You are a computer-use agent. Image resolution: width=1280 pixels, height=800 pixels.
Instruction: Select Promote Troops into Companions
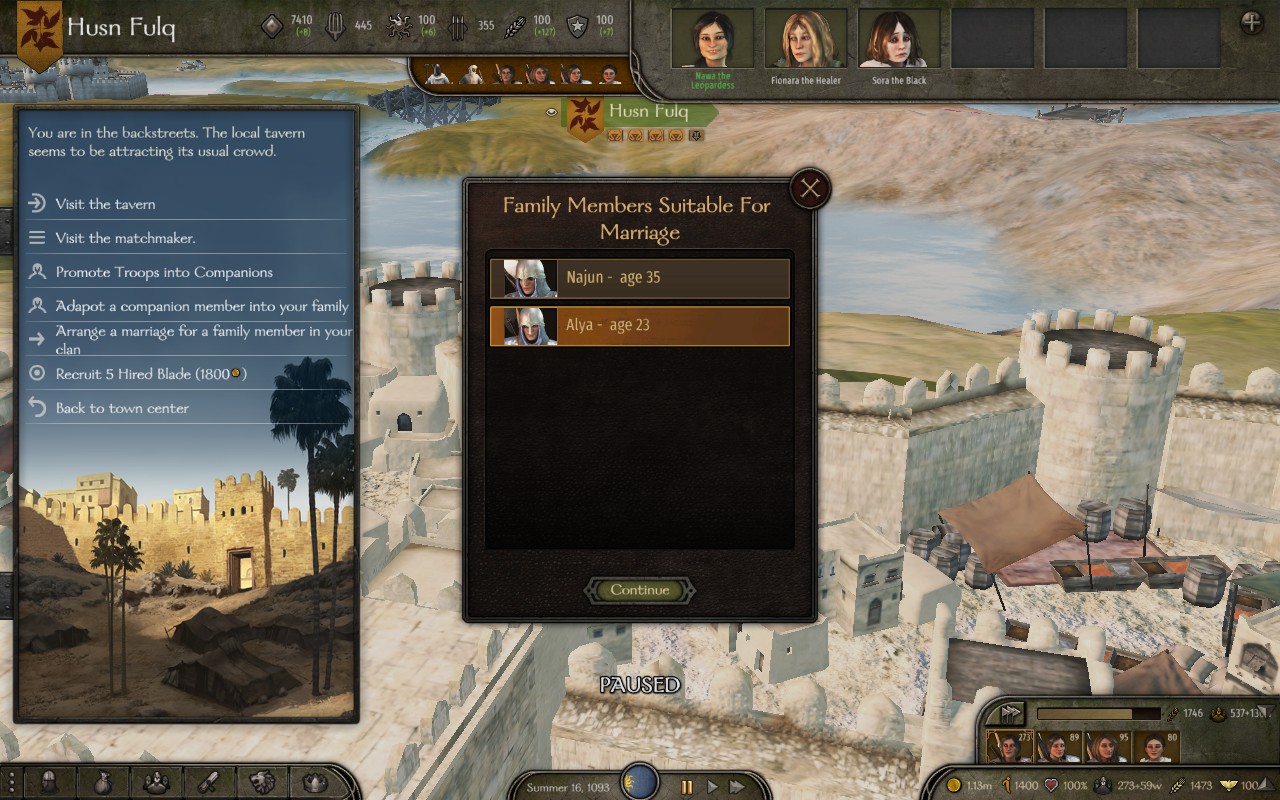(x=164, y=272)
